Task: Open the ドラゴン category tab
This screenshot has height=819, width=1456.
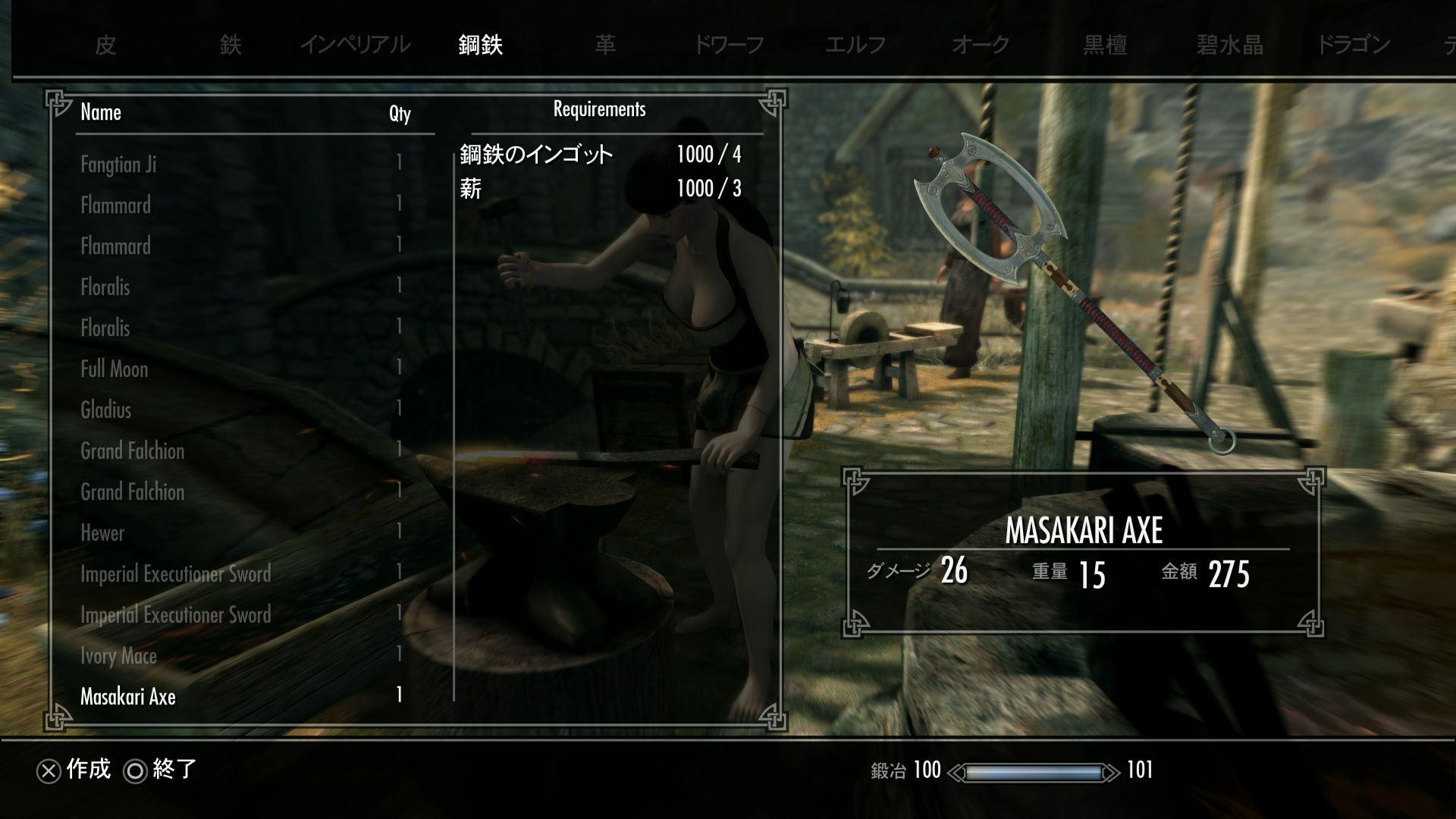Action: [1354, 45]
